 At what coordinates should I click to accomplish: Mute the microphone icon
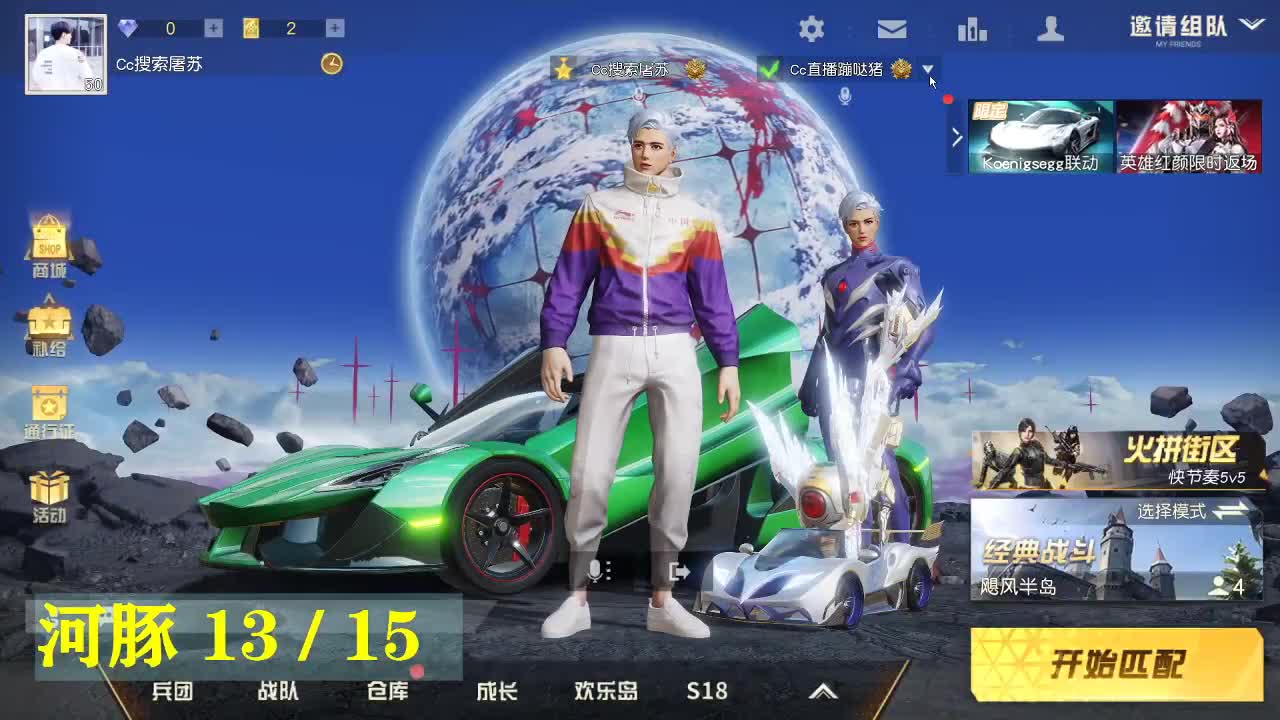(x=596, y=571)
